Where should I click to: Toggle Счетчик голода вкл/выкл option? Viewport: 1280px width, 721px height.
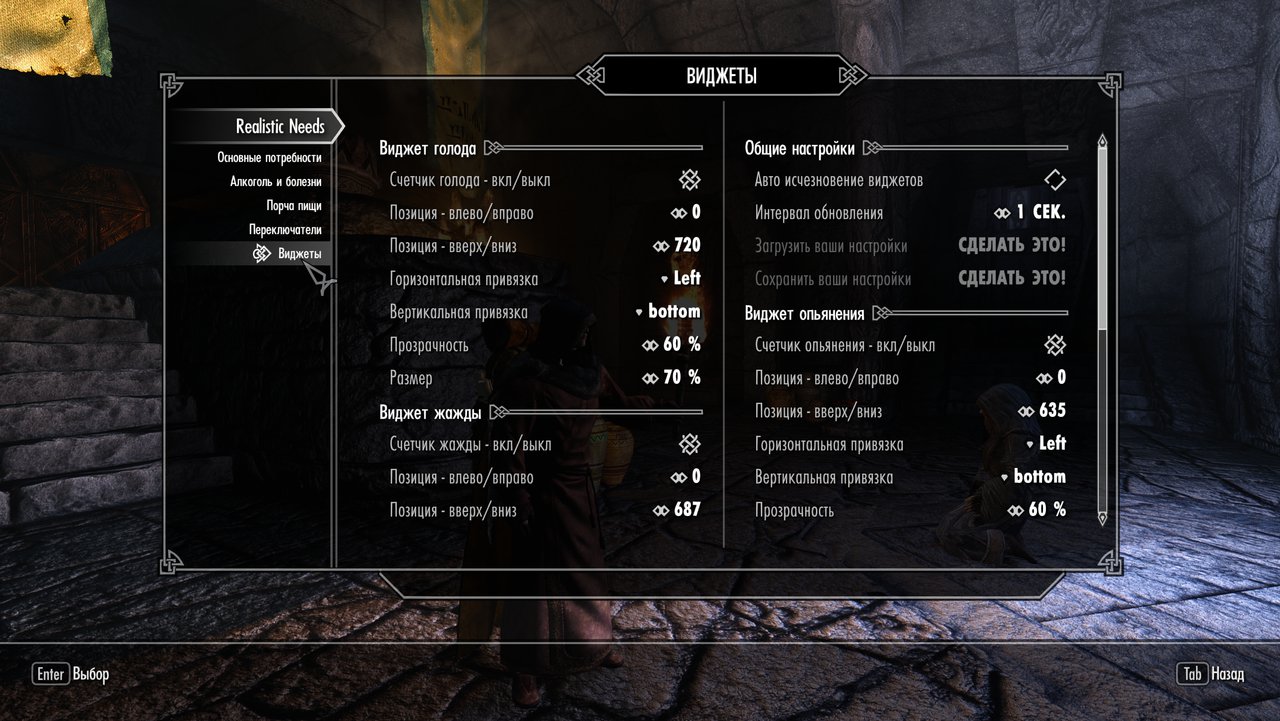(689, 180)
